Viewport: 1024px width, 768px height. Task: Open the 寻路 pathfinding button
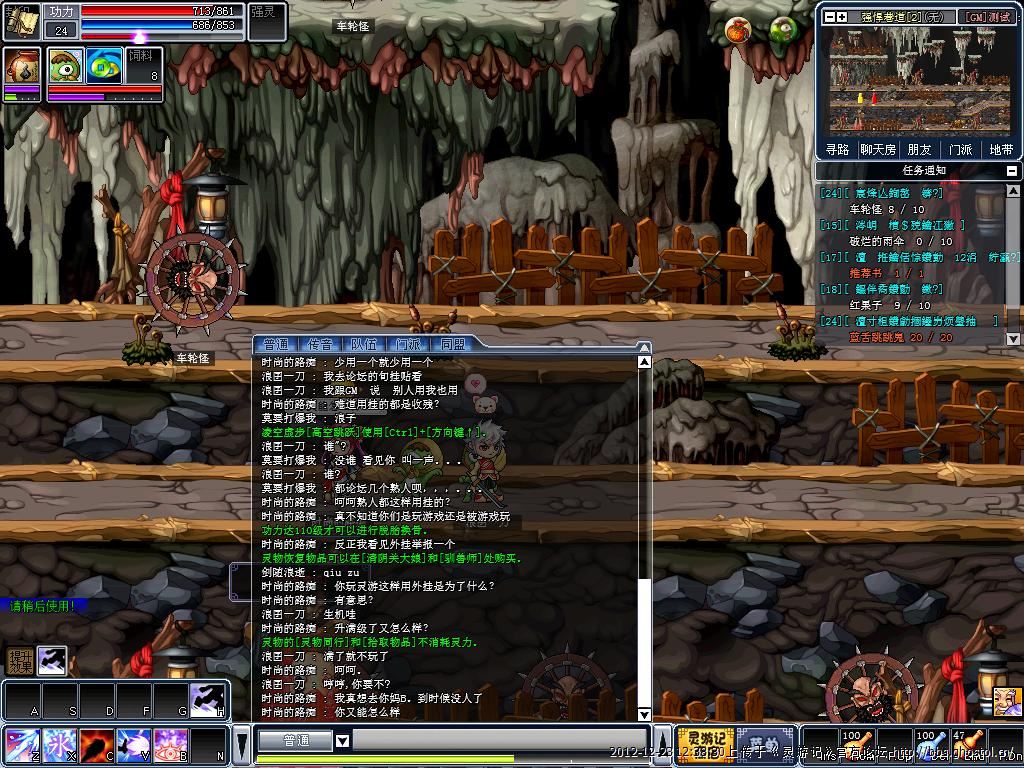pyautogui.click(x=837, y=149)
